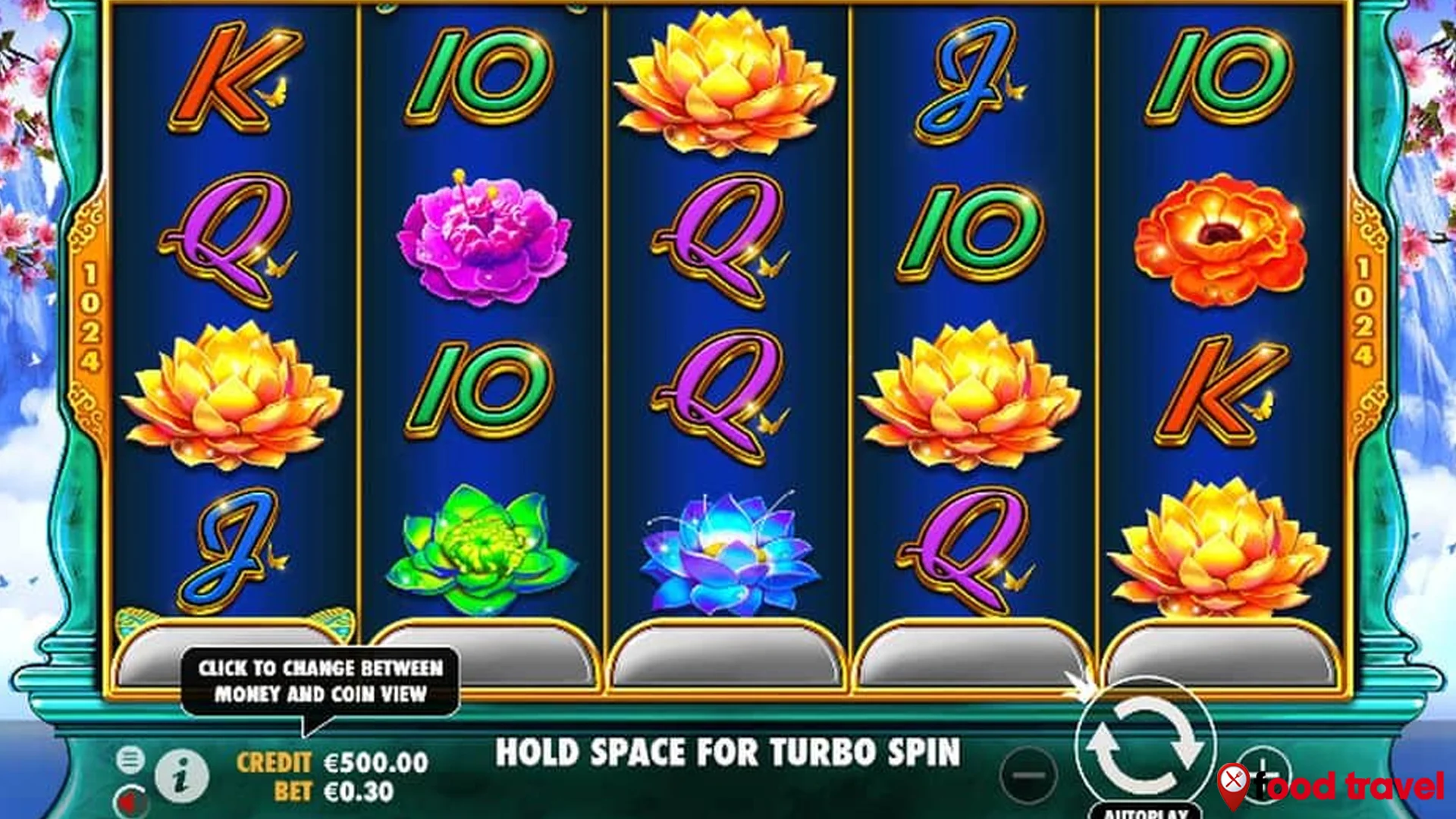The image size is (1456, 819).
Task: Open the game info paytable icon
Action: 180,775
